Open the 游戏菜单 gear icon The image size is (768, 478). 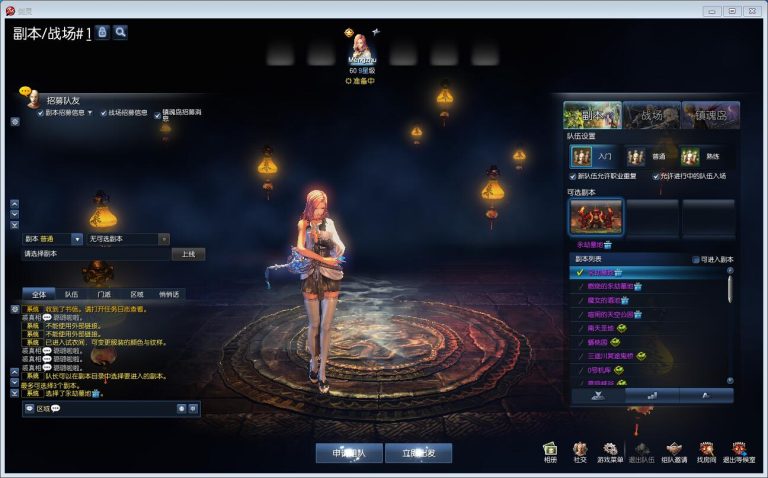[x=609, y=453]
